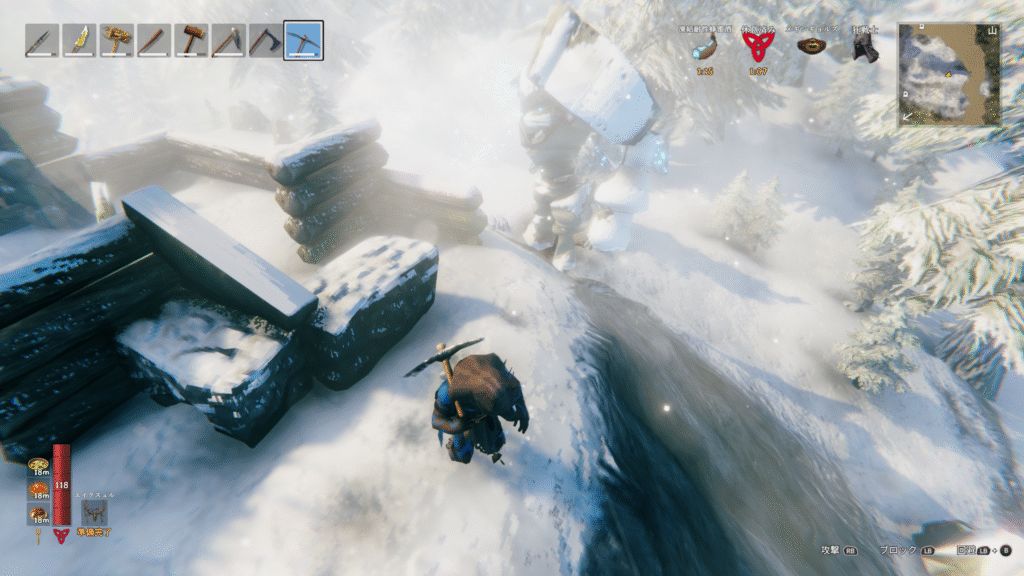The height and width of the screenshot is (576, 1024).
Task: Click the middle orange stew food icon
Action: 39,489
